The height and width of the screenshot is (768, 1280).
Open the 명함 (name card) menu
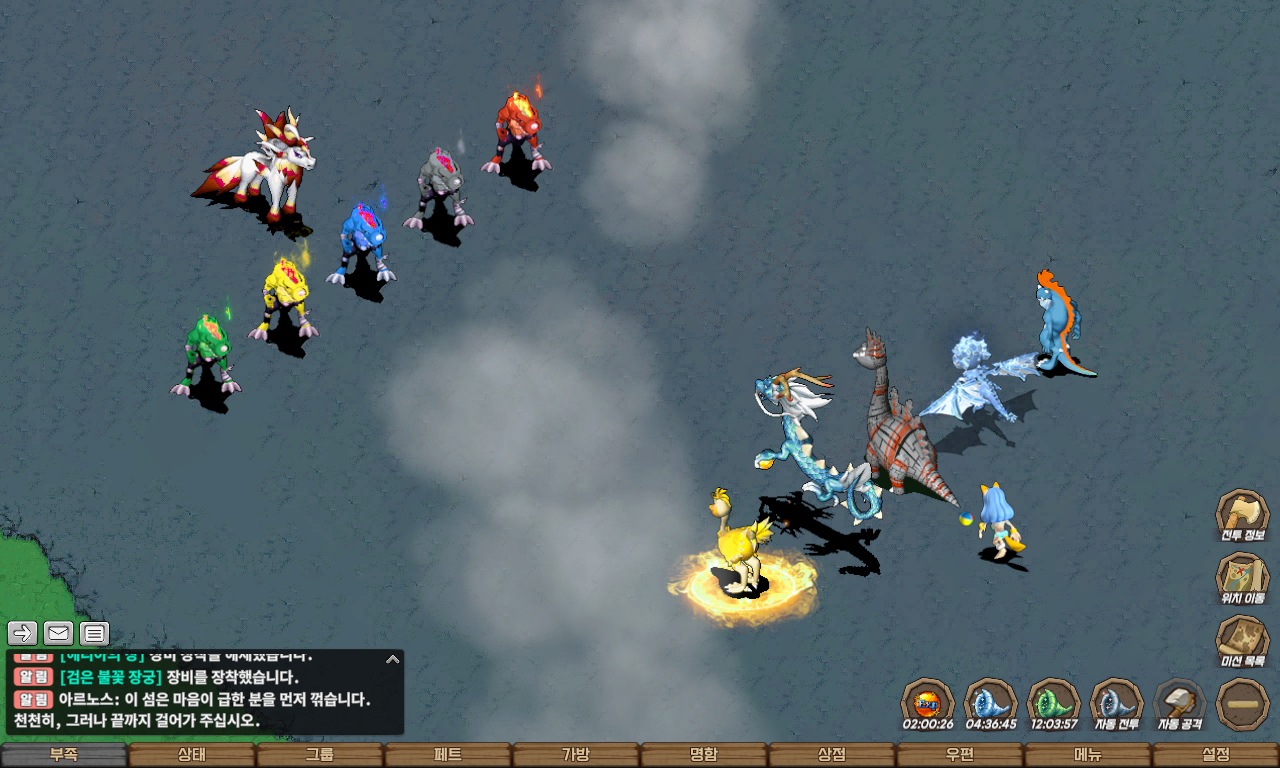coord(704,755)
